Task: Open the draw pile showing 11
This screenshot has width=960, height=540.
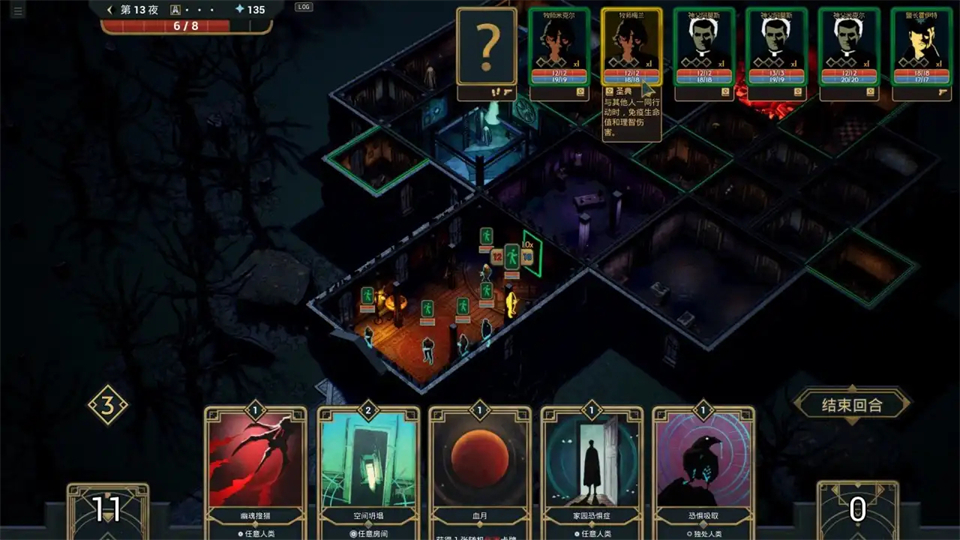Action: pos(107,510)
